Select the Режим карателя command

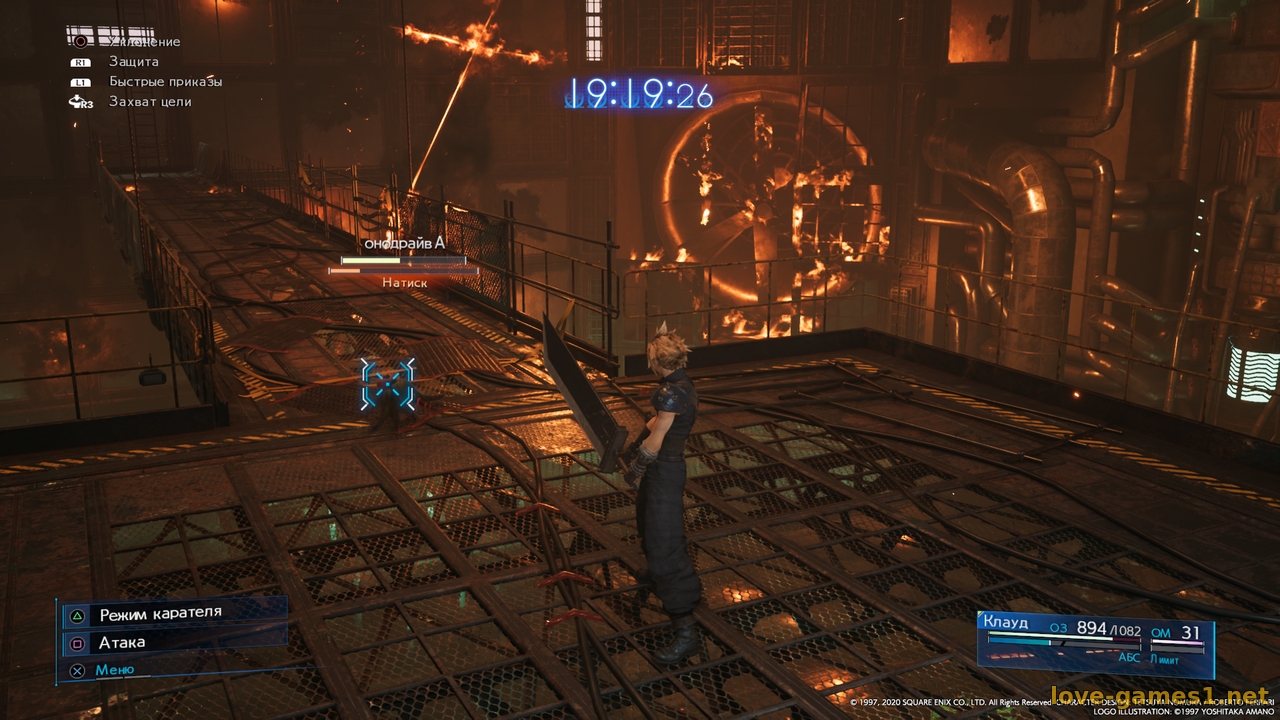coord(160,613)
